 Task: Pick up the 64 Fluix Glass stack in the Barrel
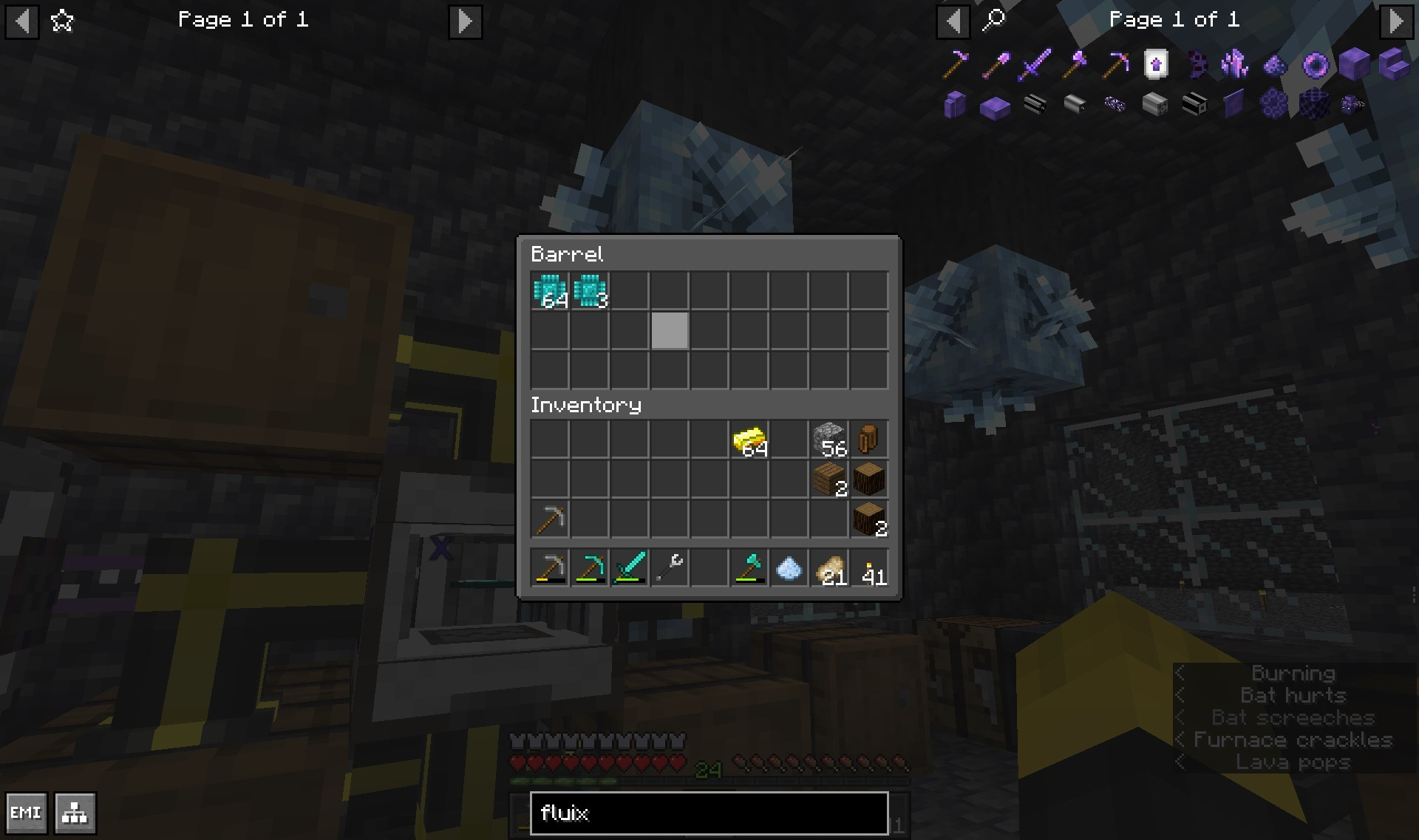(550, 291)
